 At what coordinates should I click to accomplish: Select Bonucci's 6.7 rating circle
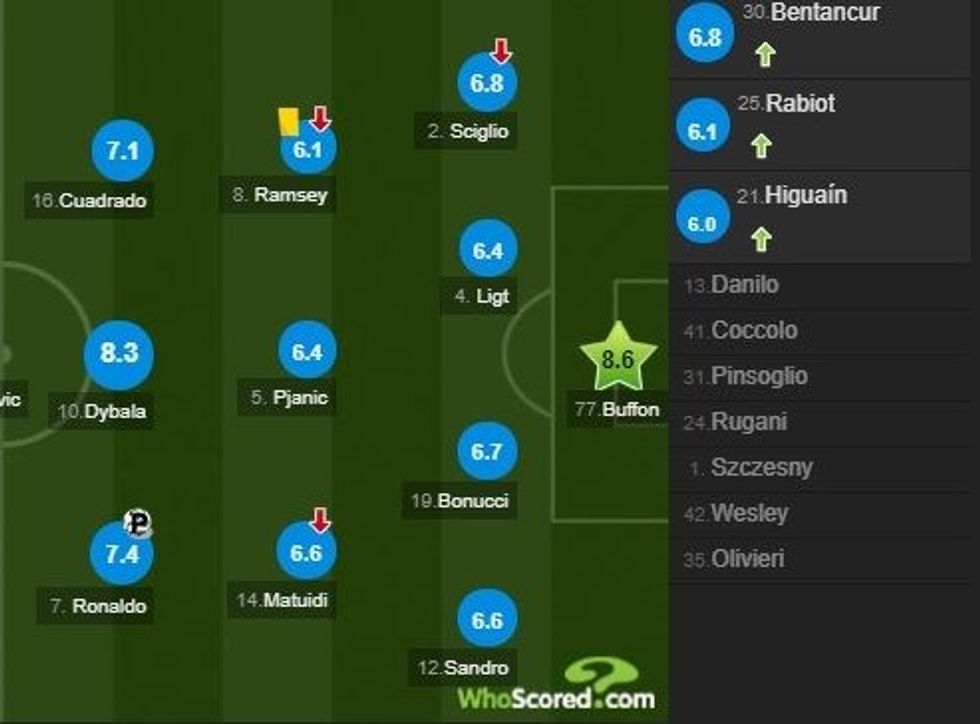[x=487, y=452]
